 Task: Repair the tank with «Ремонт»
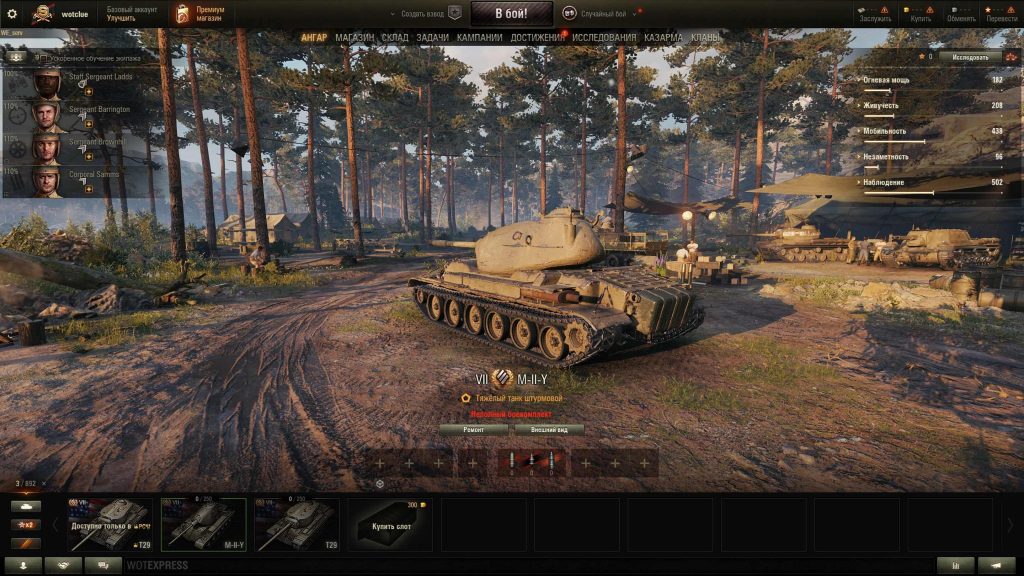(x=474, y=430)
